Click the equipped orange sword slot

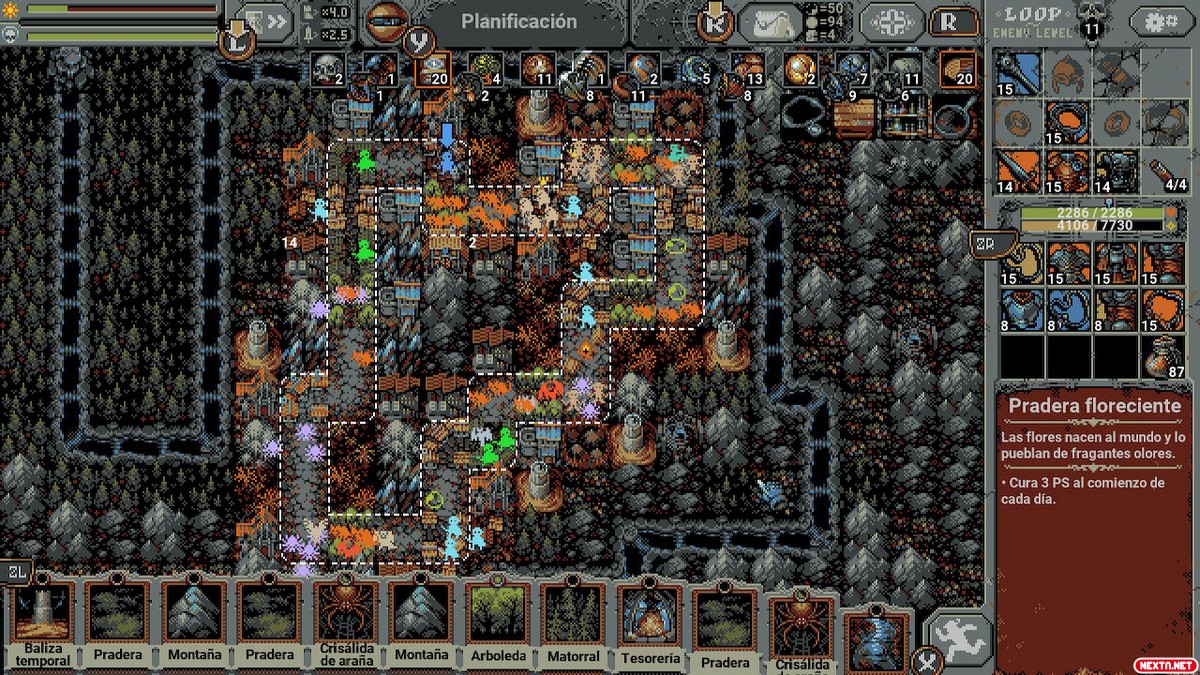[1019, 171]
